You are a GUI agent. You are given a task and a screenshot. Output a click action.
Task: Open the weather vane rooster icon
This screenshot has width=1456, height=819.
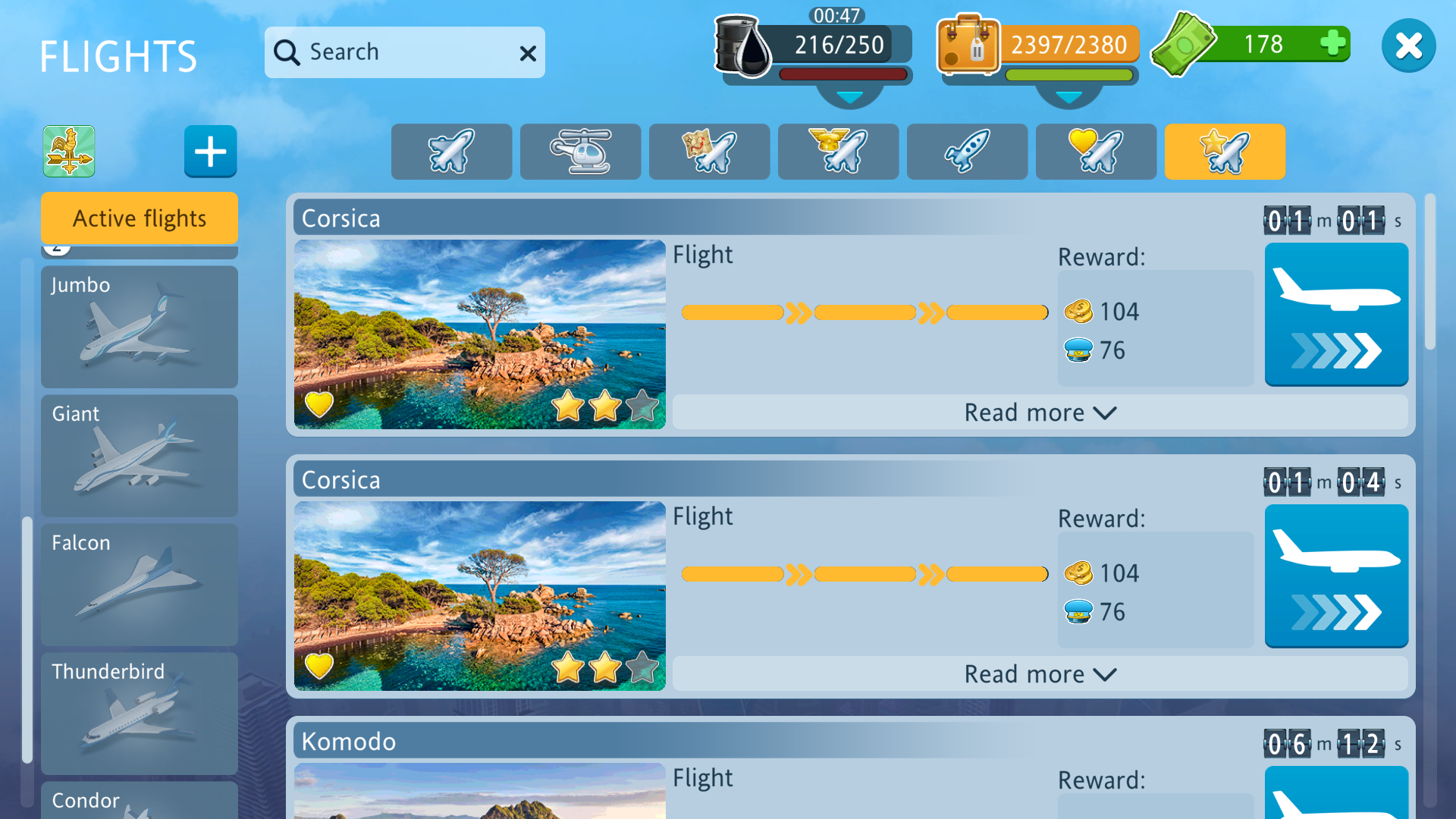tap(69, 151)
